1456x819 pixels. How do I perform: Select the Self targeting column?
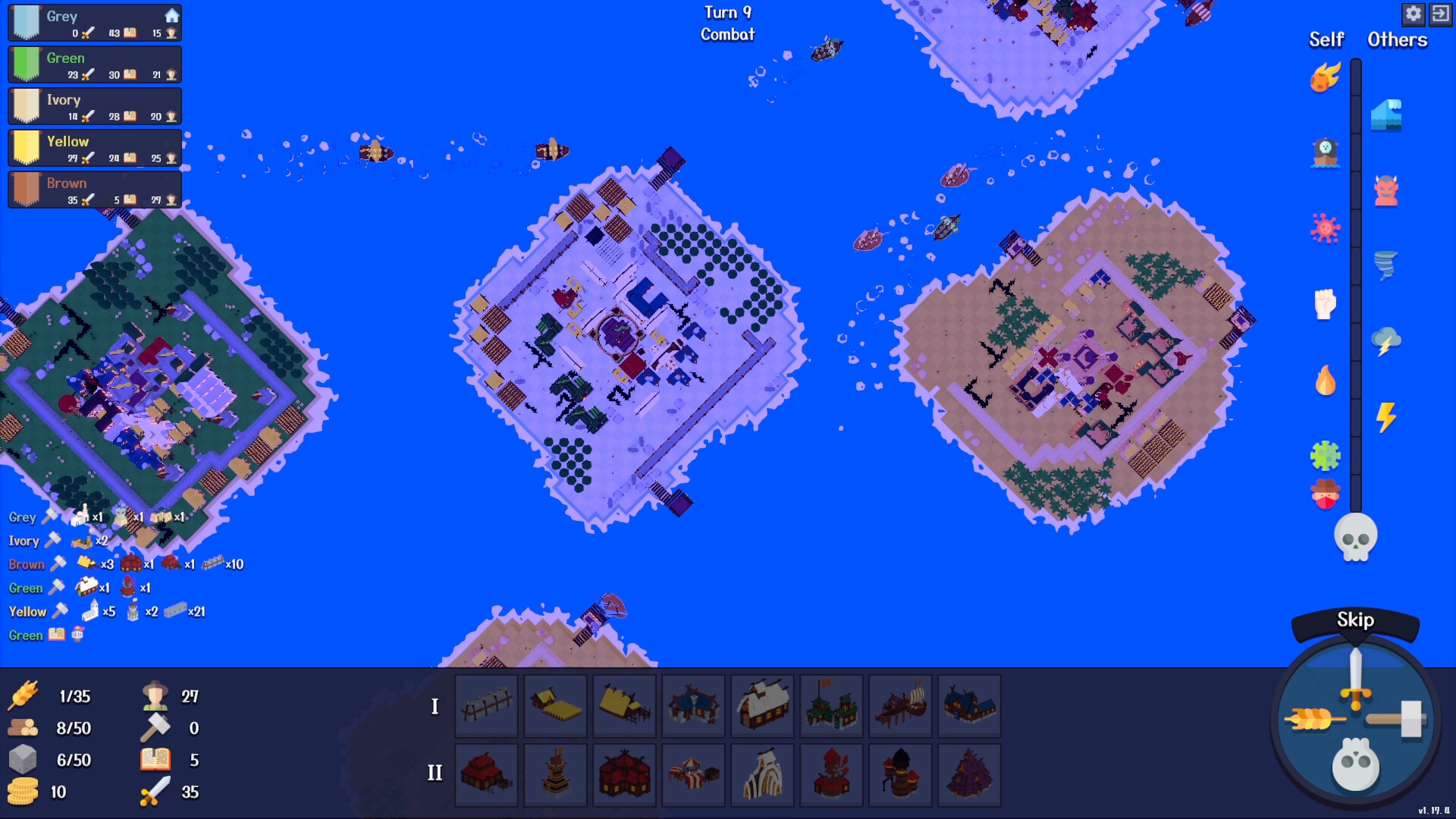1325,39
